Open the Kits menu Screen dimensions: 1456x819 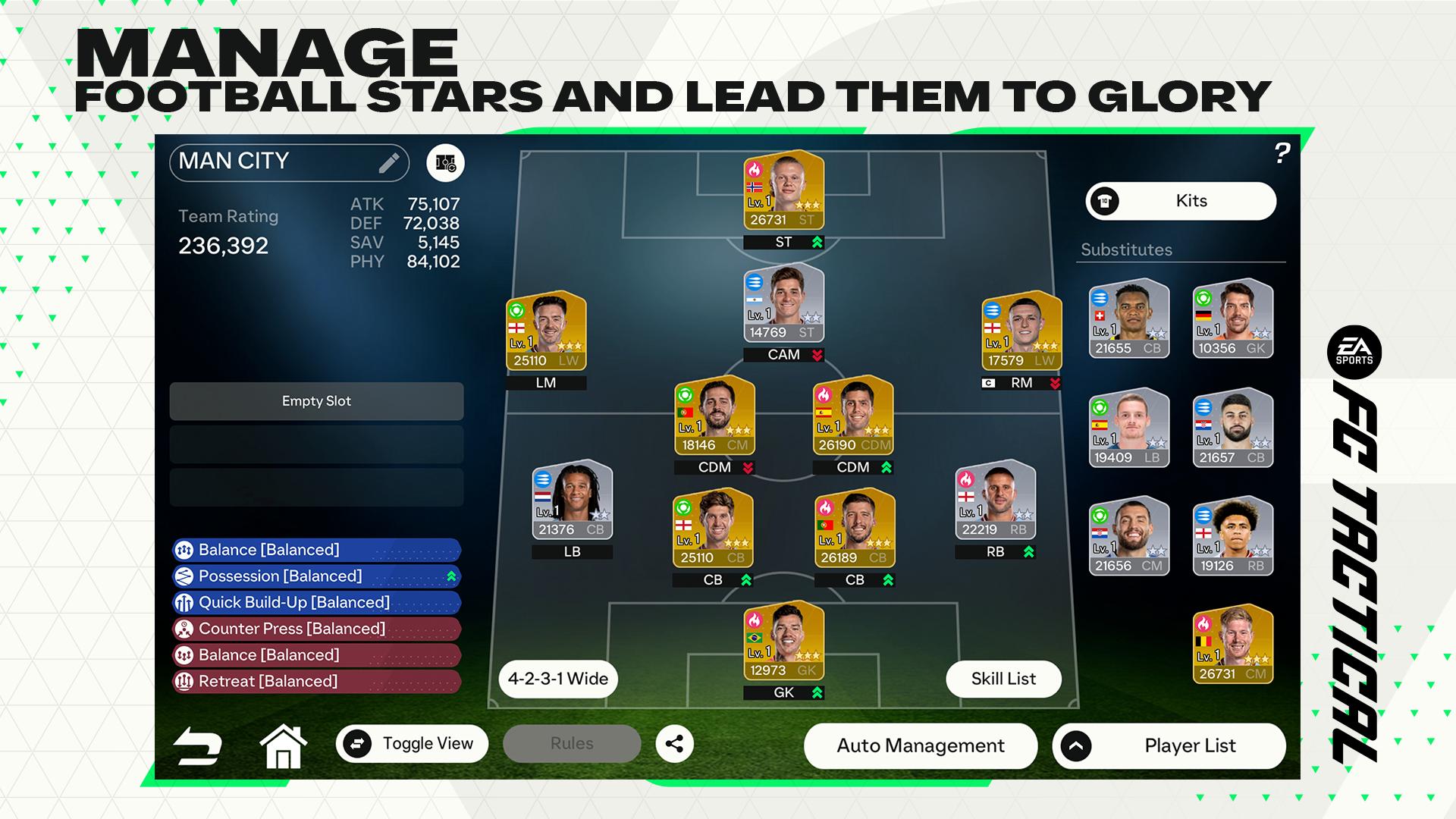coord(1181,201)
